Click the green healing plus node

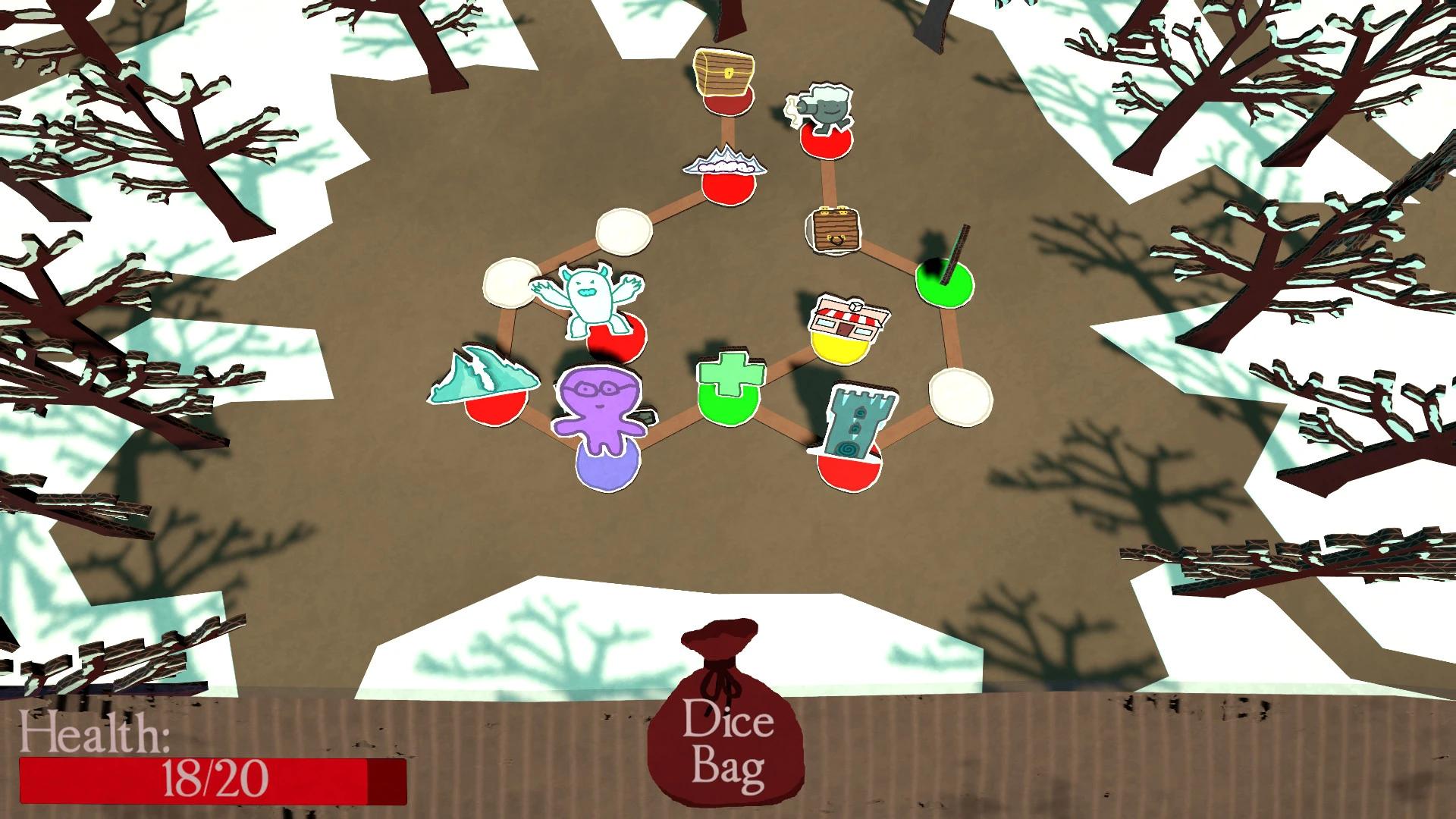[730, 383]
